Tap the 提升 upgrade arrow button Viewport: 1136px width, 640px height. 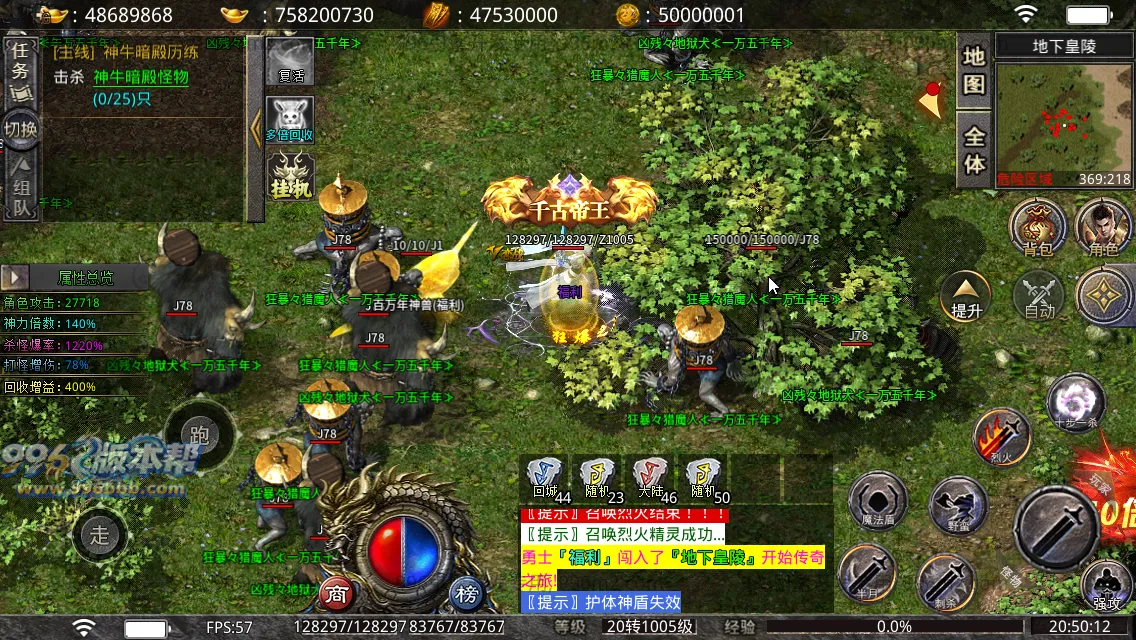point(966,295)
